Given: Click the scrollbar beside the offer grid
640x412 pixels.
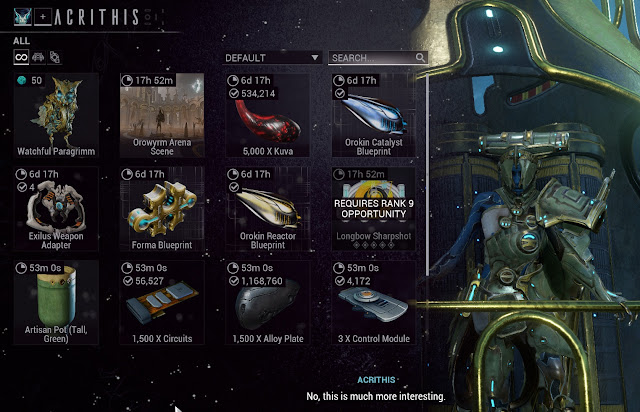Looking at the screenshot, I should [428, 170].
